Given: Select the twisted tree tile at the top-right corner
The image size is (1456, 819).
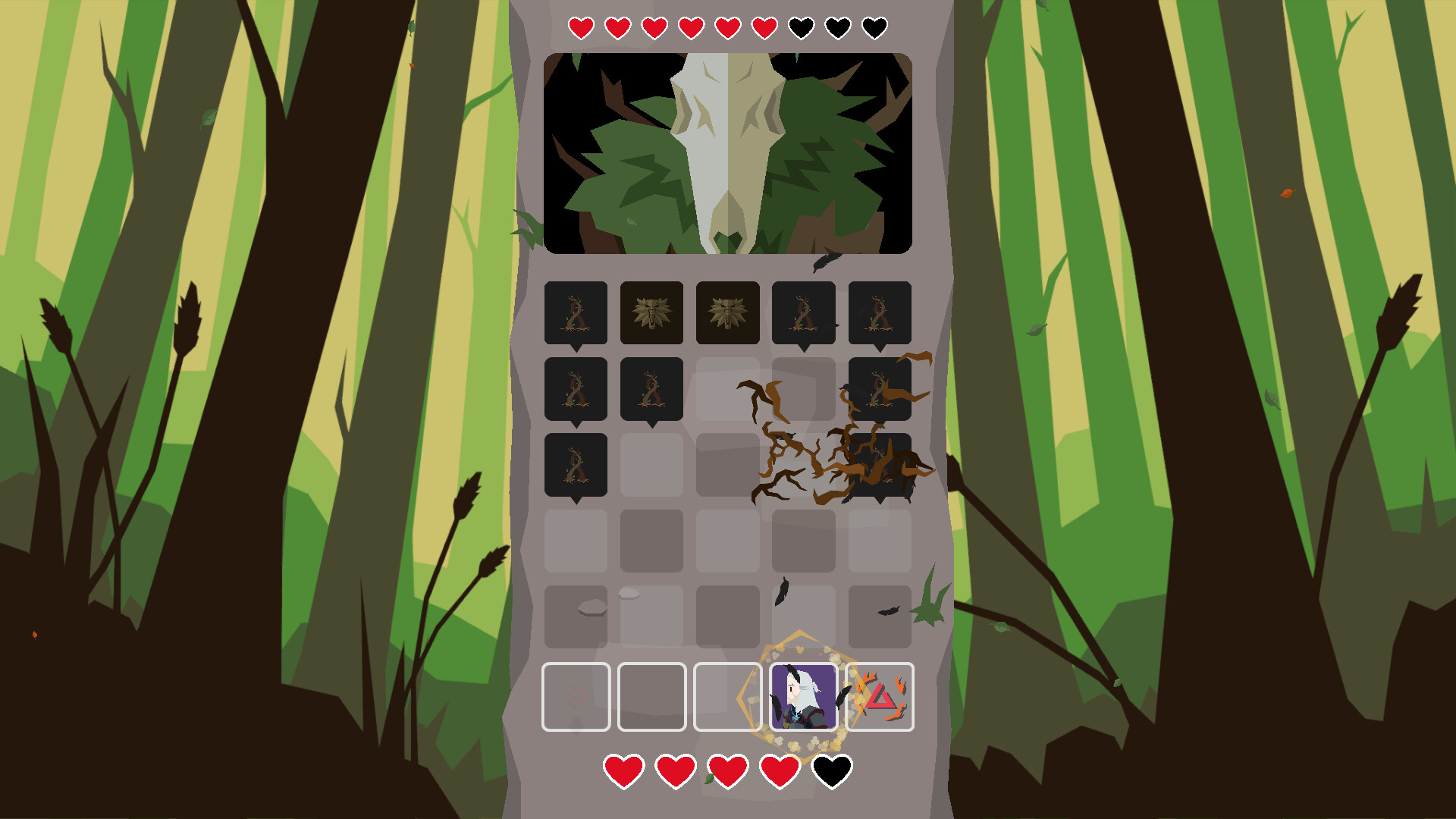Looking at the screenshot, I should 880,312.
